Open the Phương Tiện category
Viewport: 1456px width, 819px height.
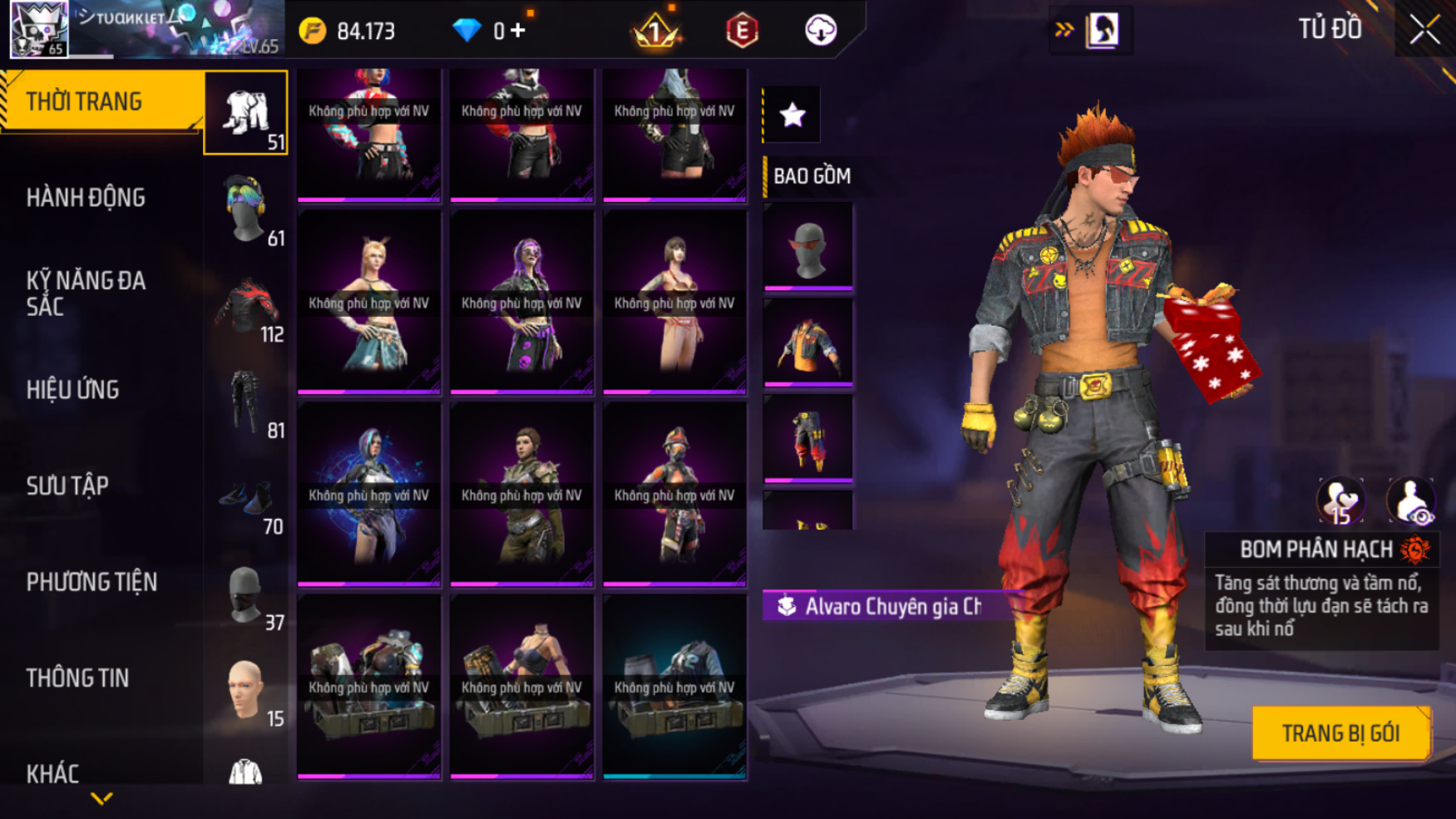(x=91, y=582)
